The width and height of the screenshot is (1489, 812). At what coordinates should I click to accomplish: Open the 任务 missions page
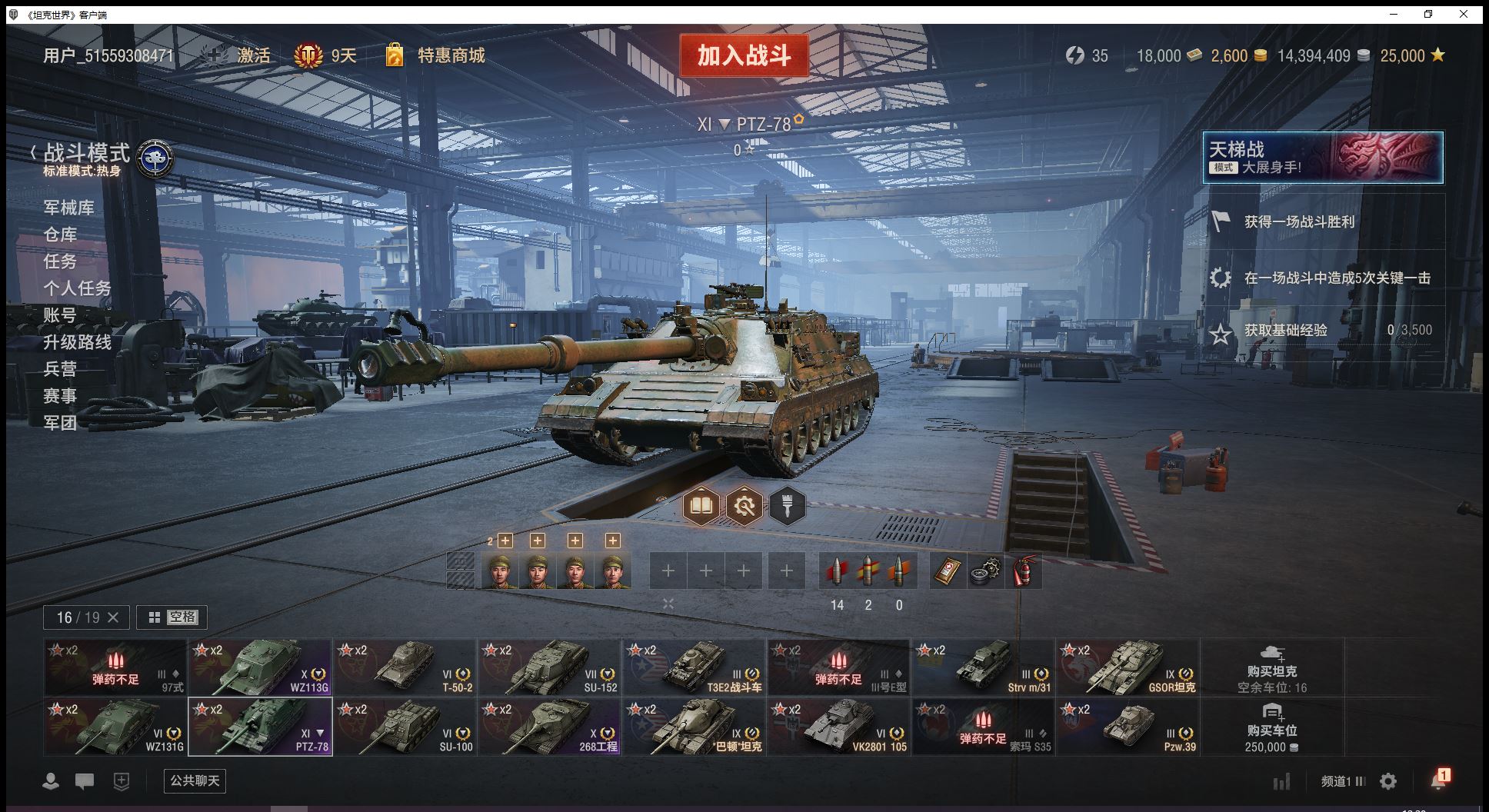click(60, 261)
